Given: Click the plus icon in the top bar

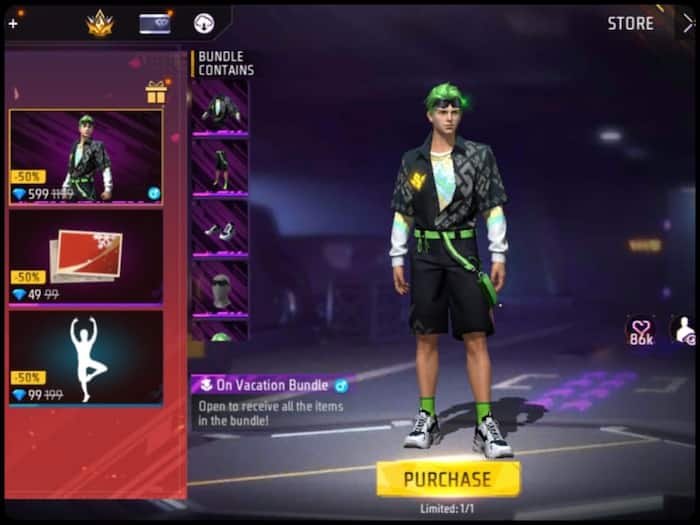Looking at the screenshot, I should [12, 23].
